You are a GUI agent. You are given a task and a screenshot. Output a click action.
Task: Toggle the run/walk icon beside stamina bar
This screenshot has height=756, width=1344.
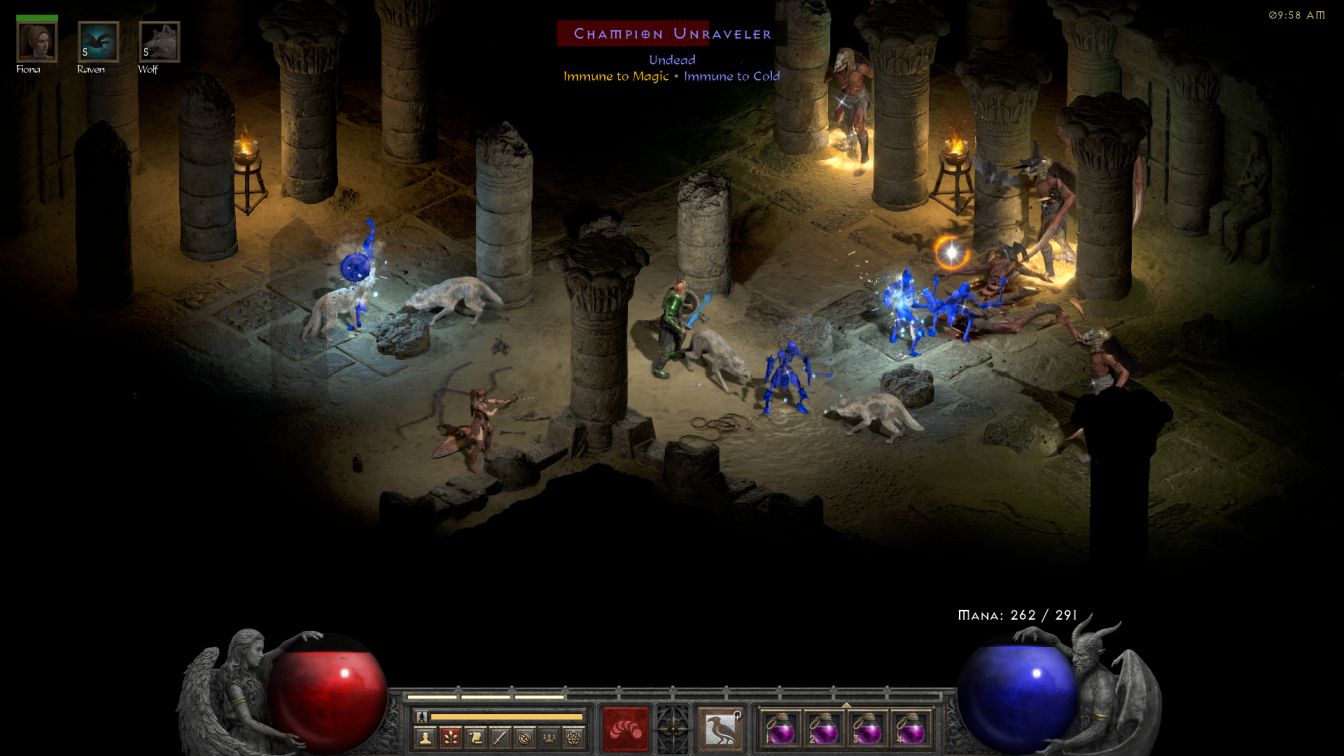click(x=422, y=716)
